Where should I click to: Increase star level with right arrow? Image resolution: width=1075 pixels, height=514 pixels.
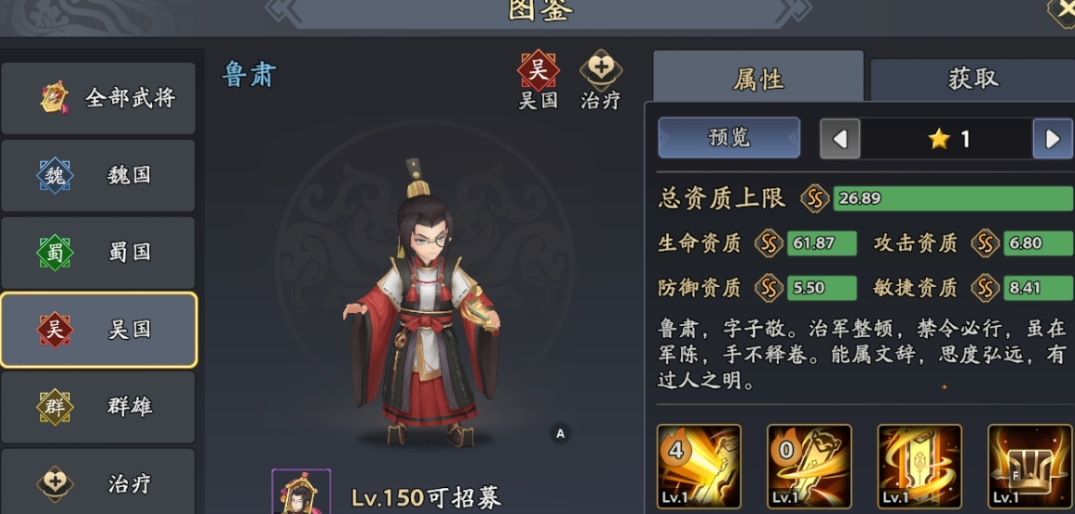point(1052,139)
